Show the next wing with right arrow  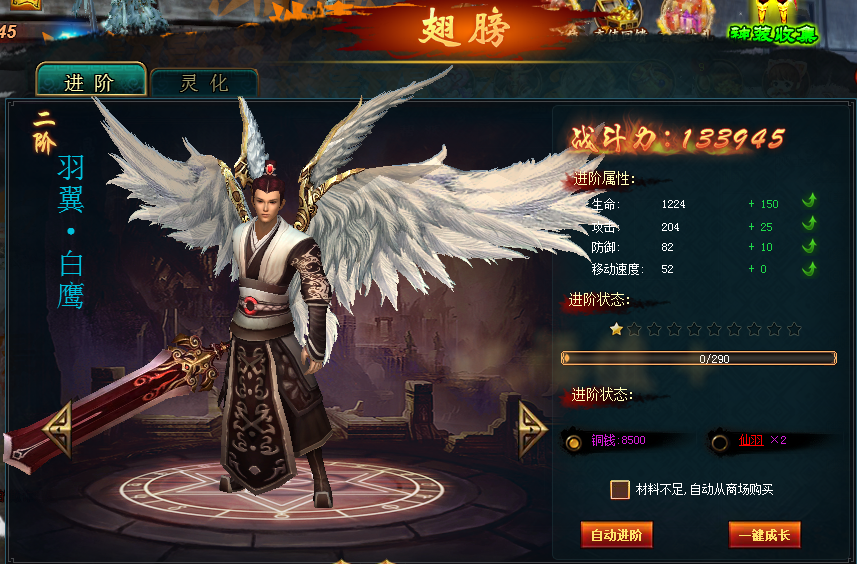[532, 430]
